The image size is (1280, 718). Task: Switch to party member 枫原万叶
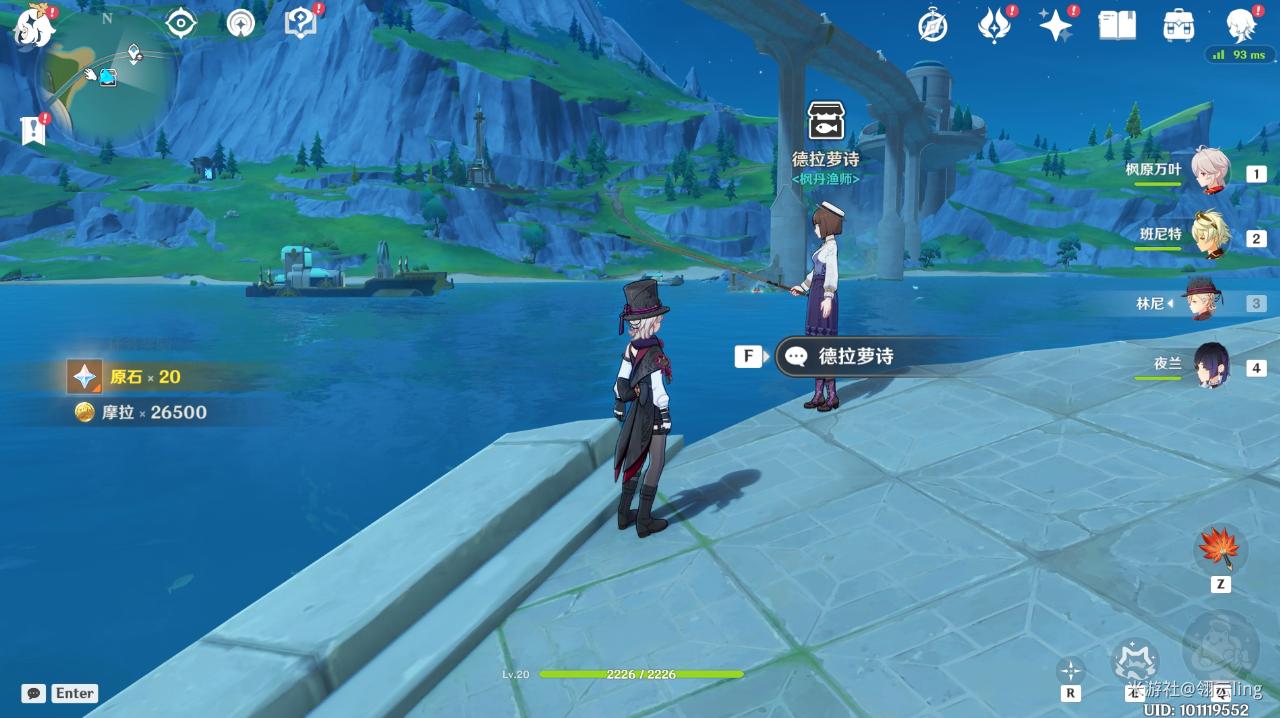1210,172
